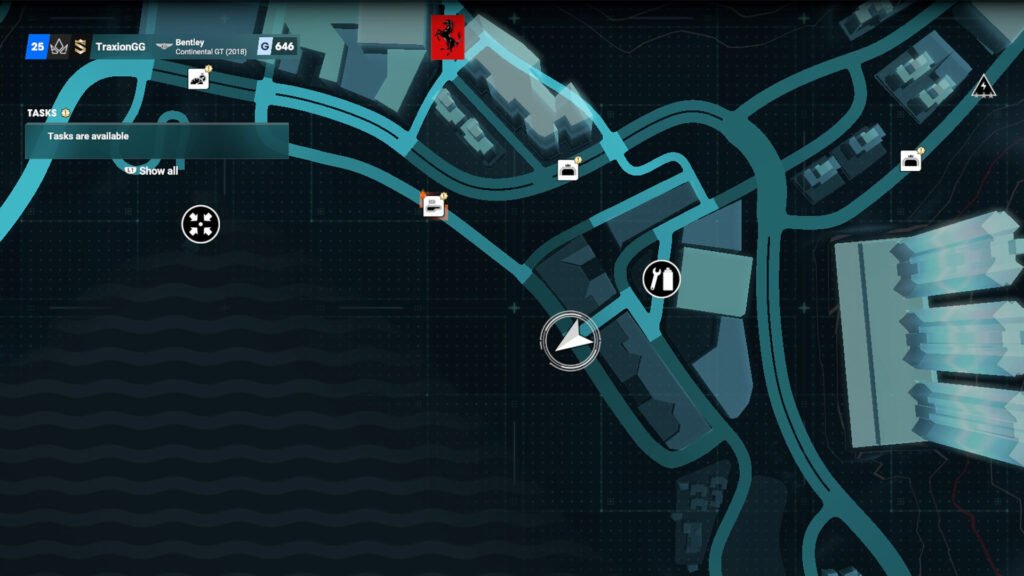Click the TraxionGG player name
The width and height of the screenshot is (1024, 576).
[x=120, y=47]
